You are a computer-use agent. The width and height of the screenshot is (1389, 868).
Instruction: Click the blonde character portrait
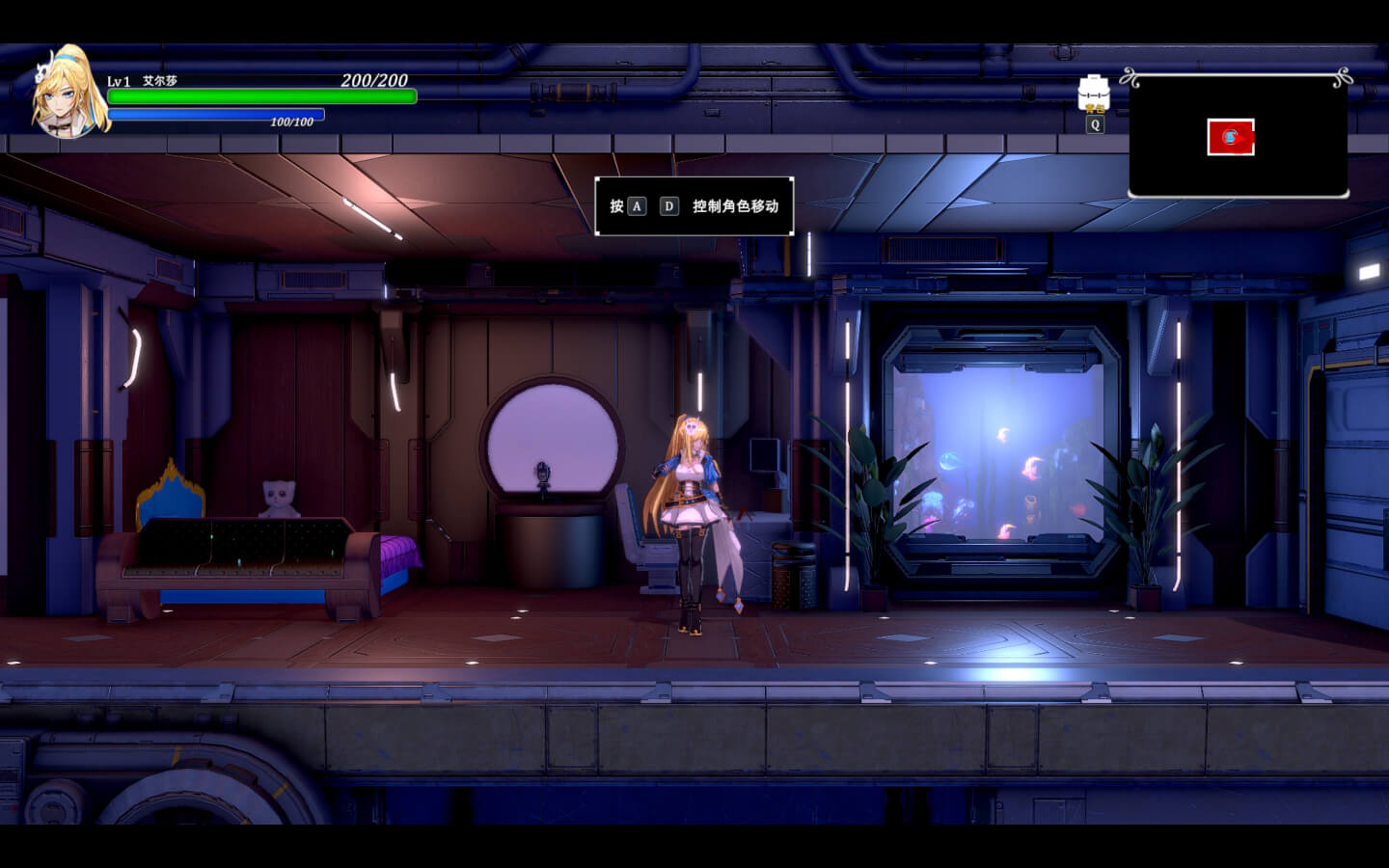[68, 94]
